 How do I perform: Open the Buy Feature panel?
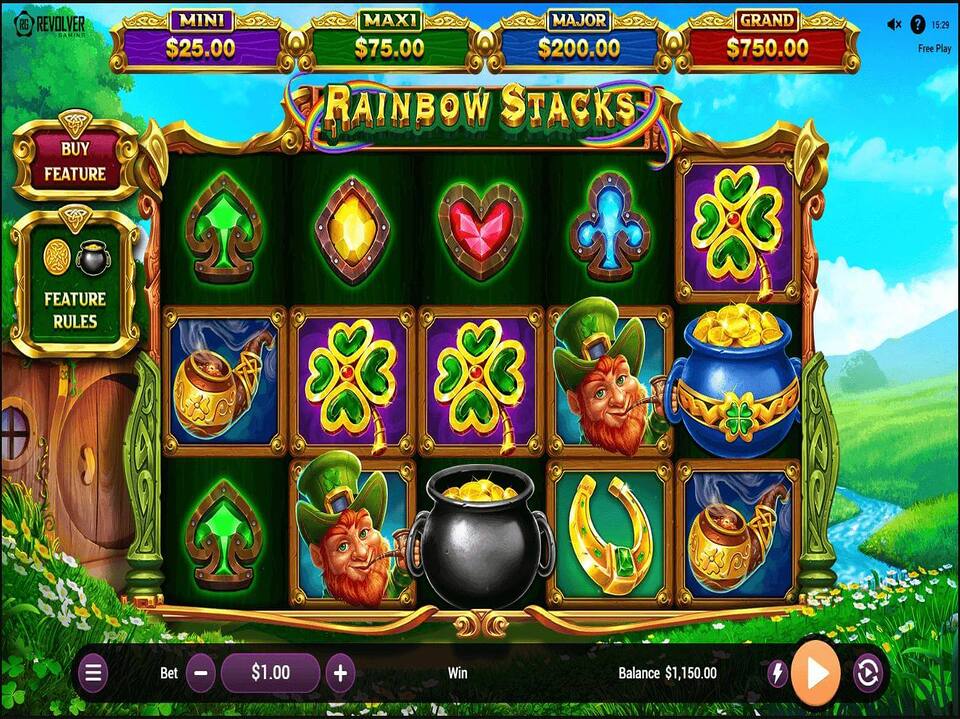tap(74, 161)
